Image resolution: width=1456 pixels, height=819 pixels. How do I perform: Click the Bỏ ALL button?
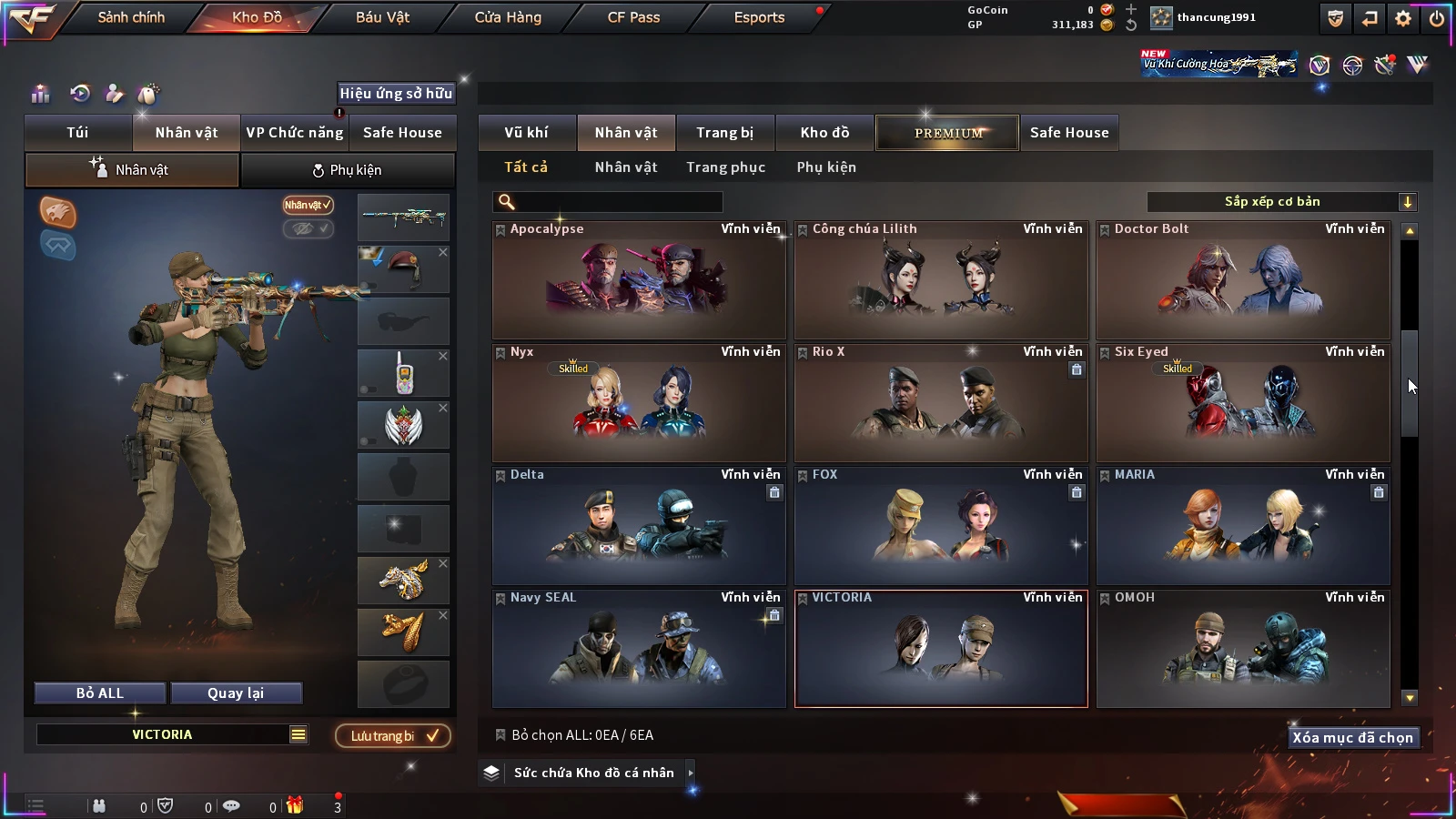click(x=100, y=693)
